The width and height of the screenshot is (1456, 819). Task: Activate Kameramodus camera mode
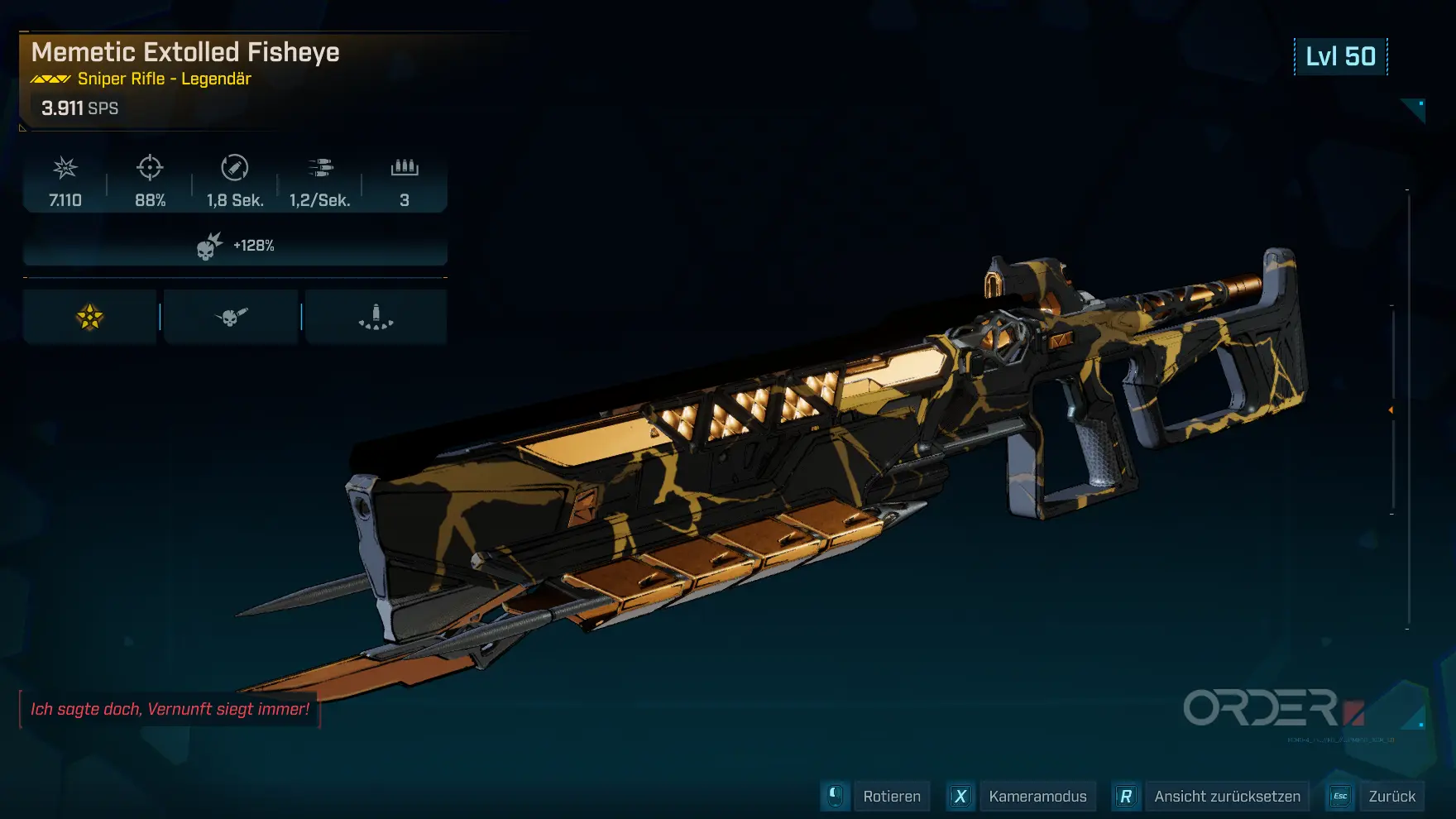[1037, 797]
